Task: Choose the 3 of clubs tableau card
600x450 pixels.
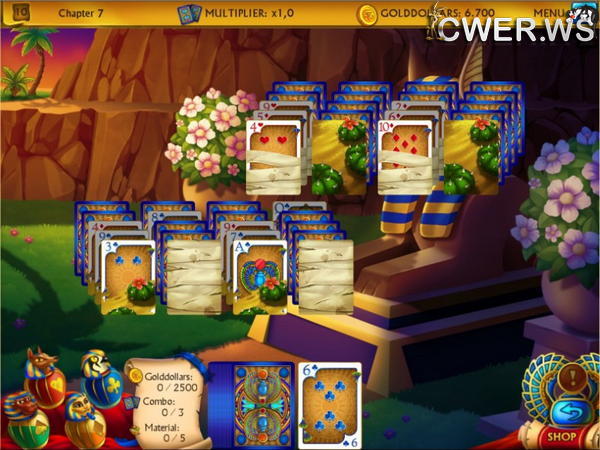Action: click(129, 275)
